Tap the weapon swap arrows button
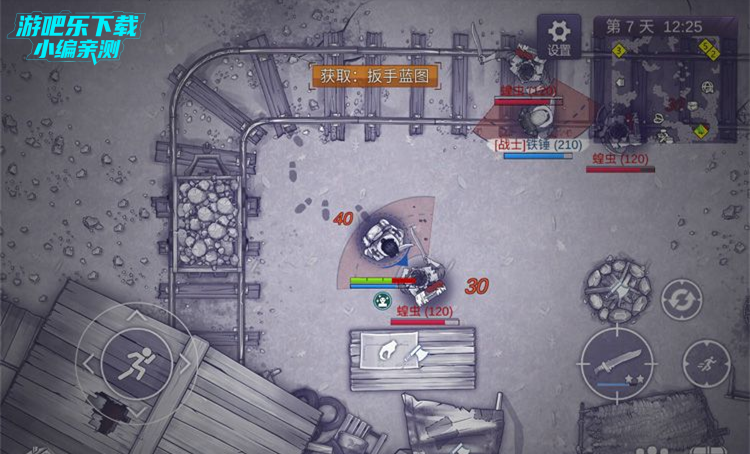750x454 pixels. tap(681, 299)
